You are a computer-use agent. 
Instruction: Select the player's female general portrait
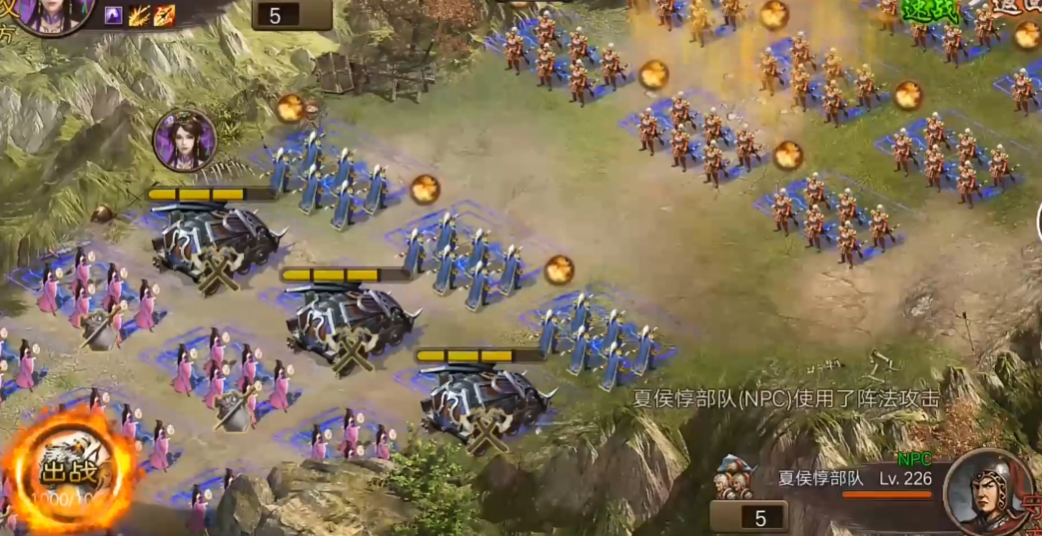click(52, 14)
